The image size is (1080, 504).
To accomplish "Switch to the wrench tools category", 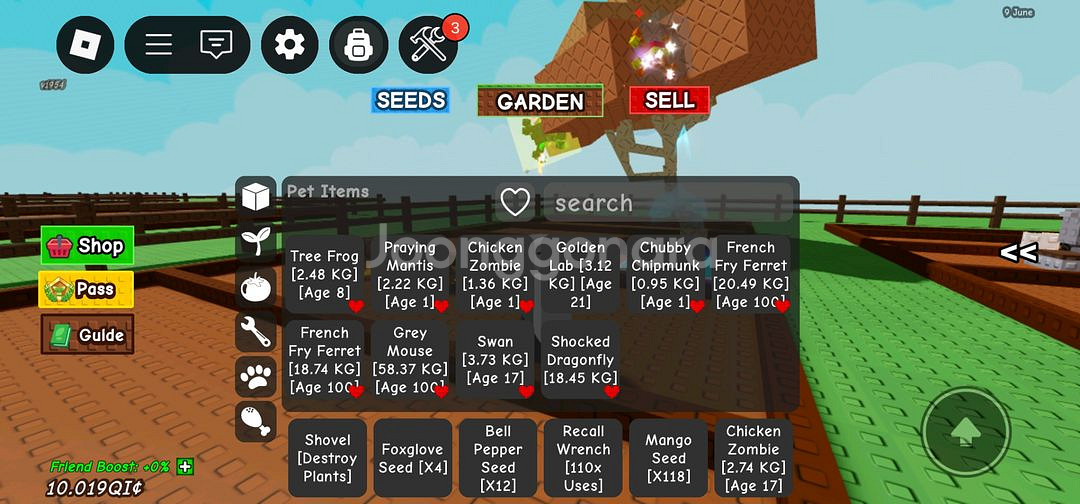I will (x=257, y=330).
